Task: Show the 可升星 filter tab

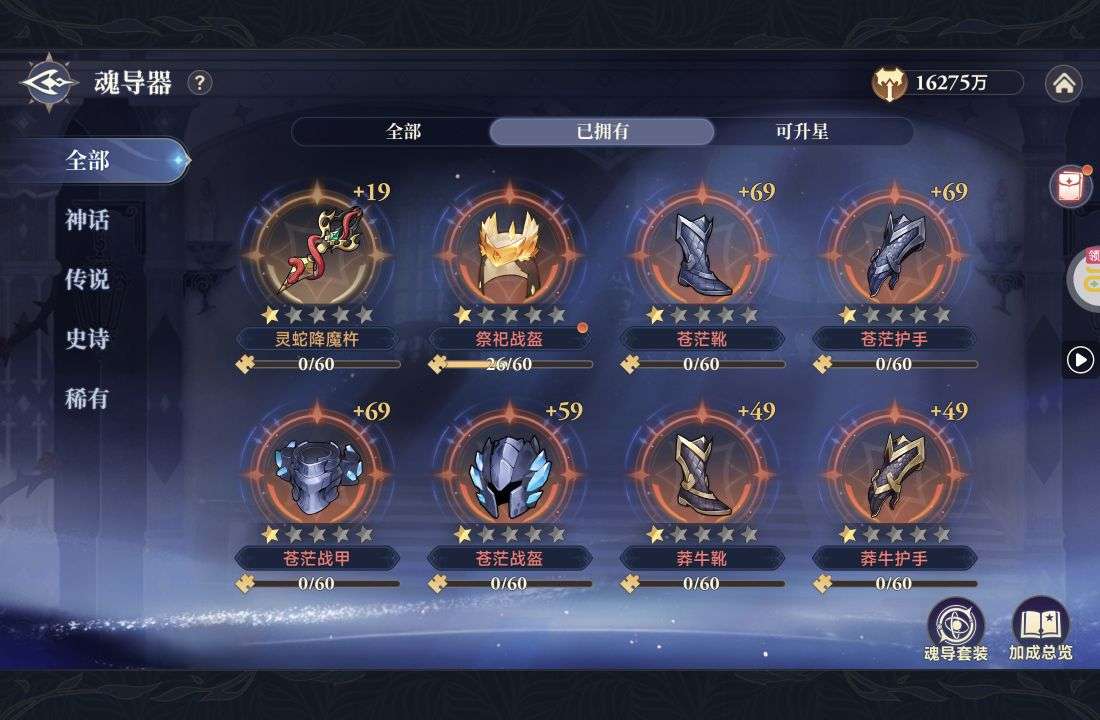Action: click(801, 132)
